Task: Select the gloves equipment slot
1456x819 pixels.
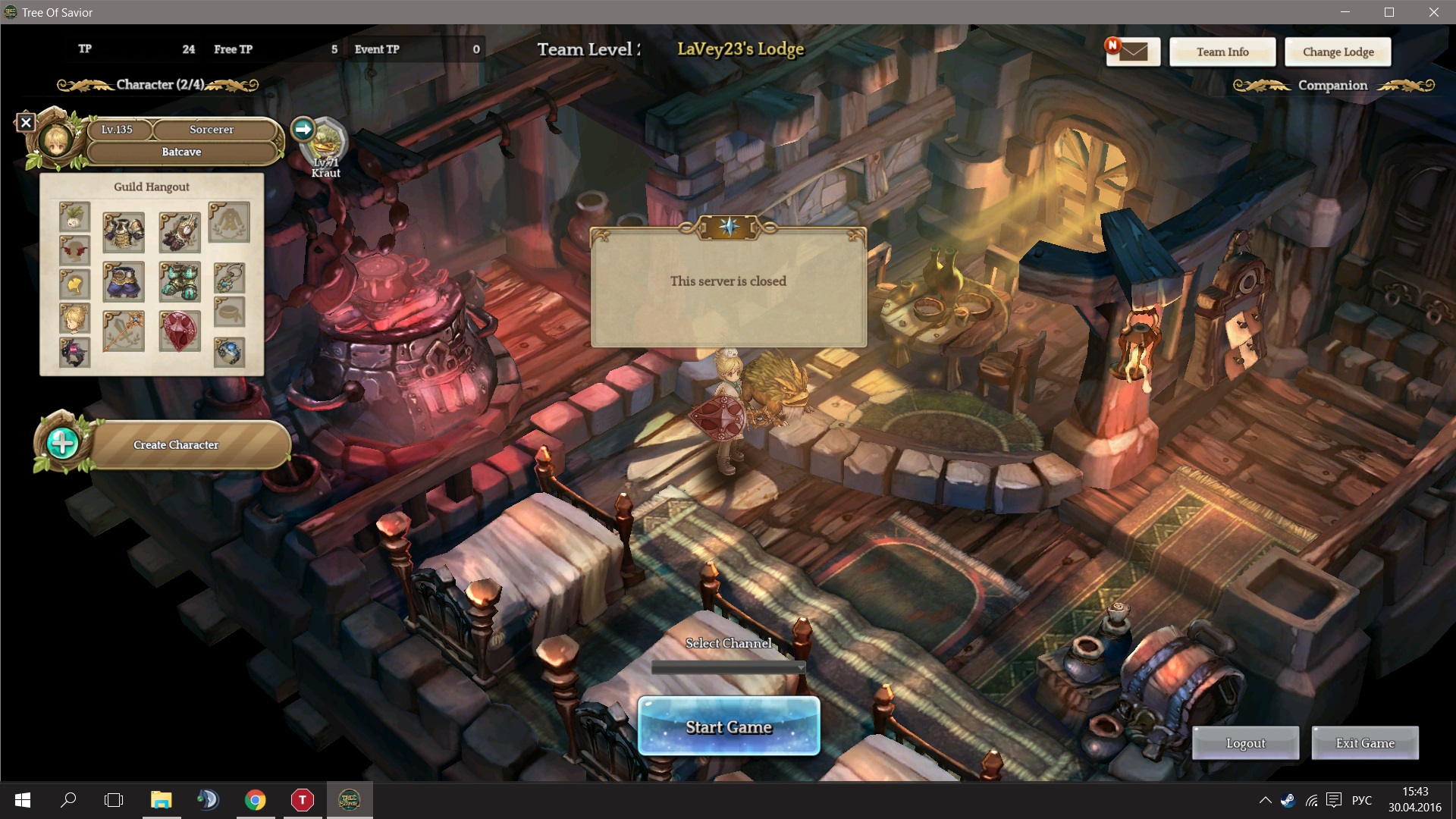Action: 180,232
